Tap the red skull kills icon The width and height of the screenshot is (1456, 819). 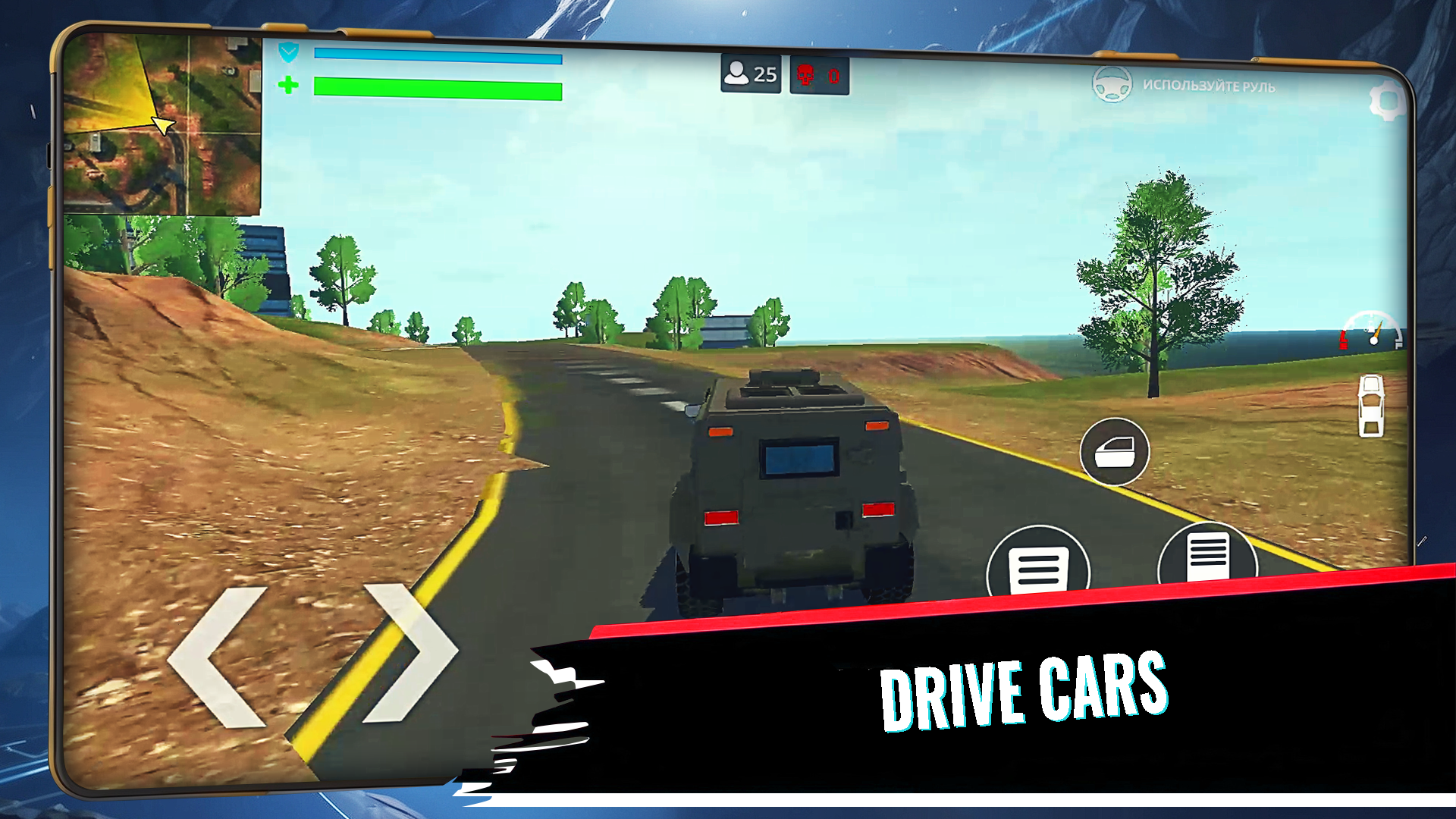806,74
